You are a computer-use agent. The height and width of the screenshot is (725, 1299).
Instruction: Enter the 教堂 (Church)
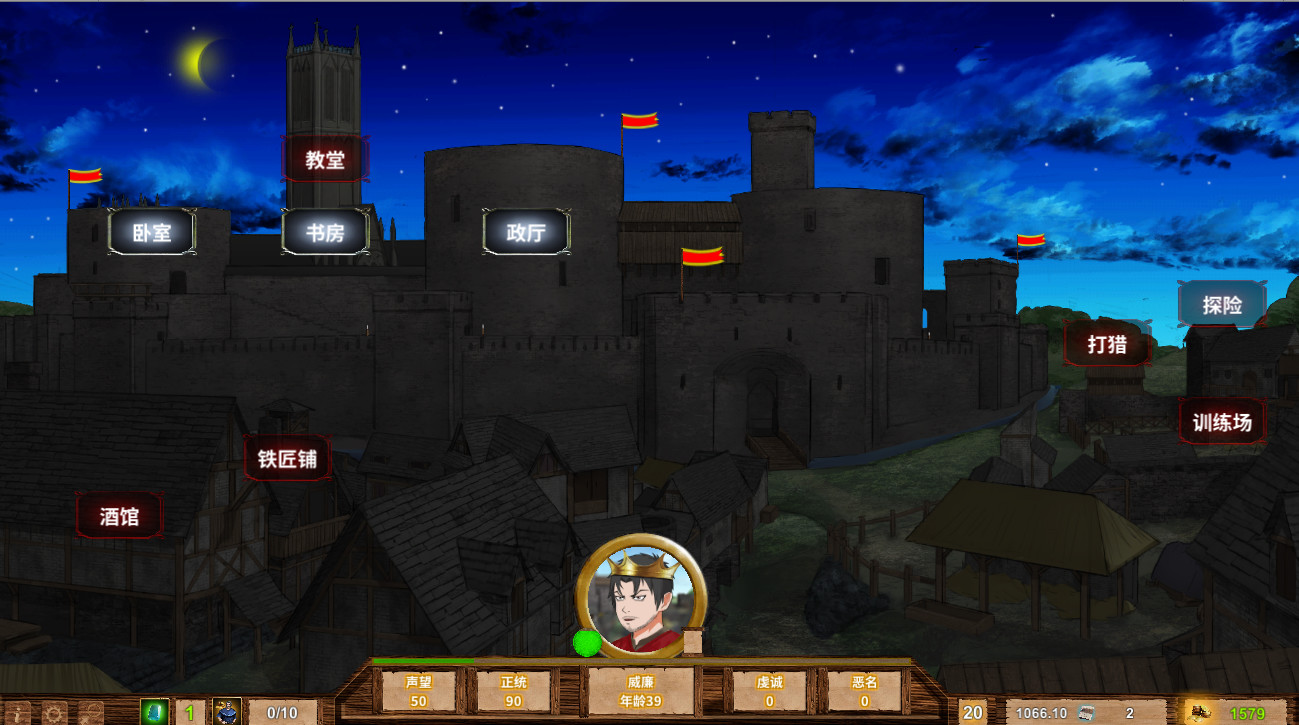[326, 158]
